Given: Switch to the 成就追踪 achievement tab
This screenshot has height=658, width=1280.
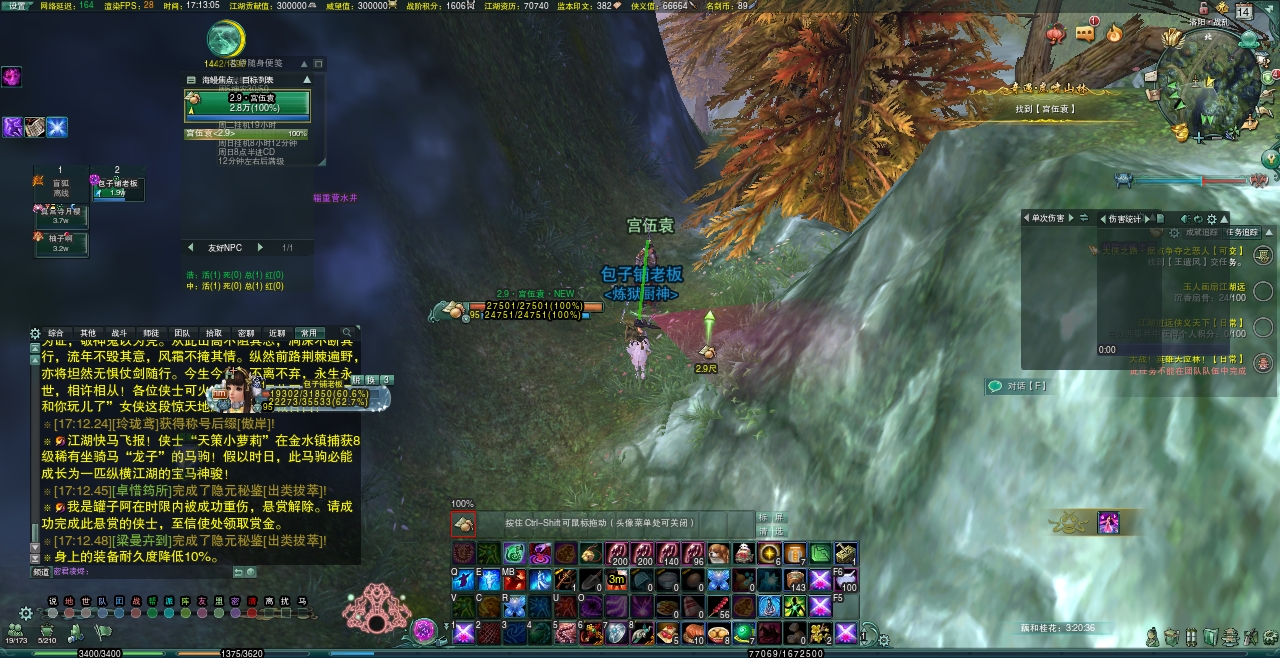Looking at the screenshot, I should click(1201, 232).
